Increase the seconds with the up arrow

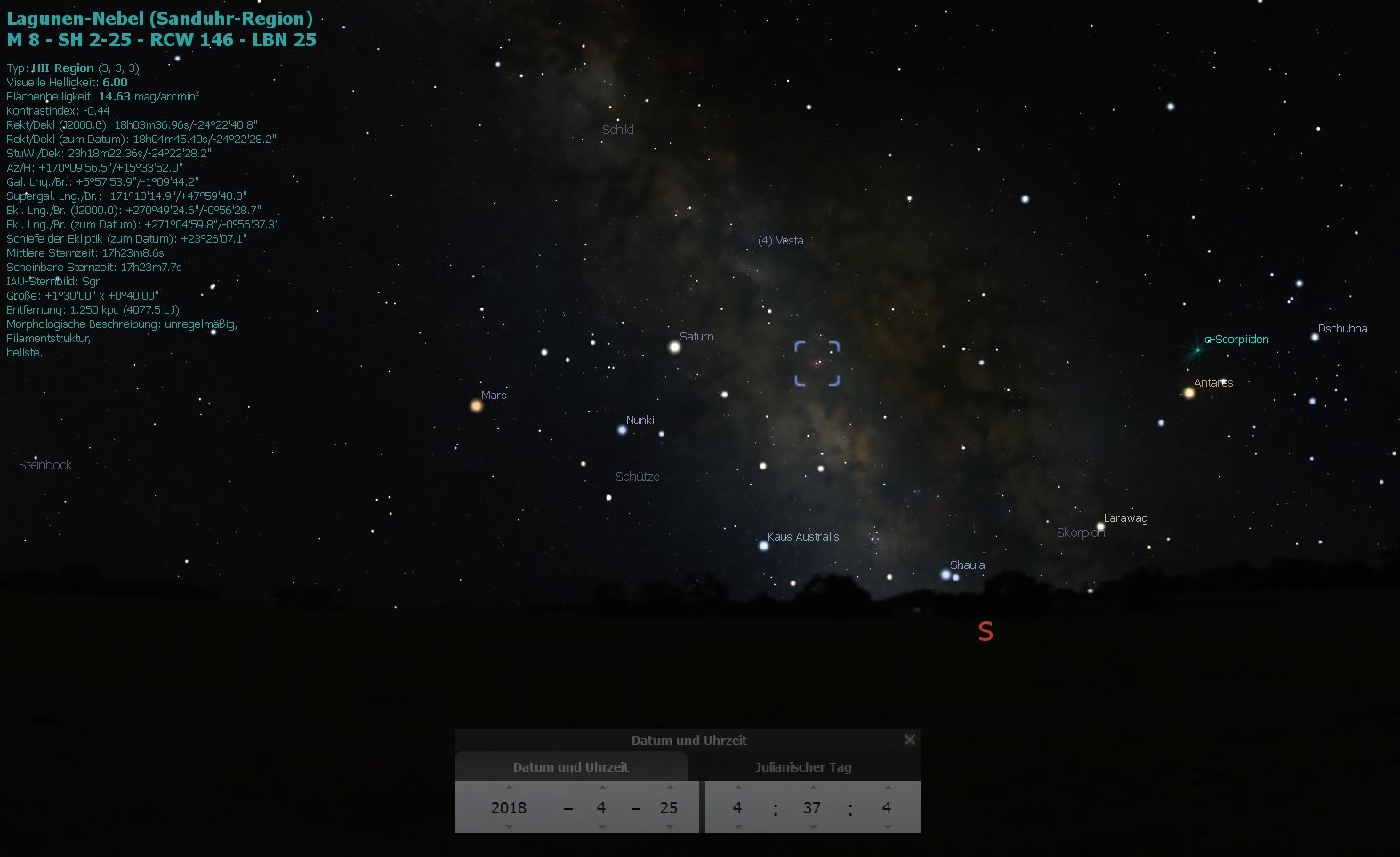coord(887,788)
